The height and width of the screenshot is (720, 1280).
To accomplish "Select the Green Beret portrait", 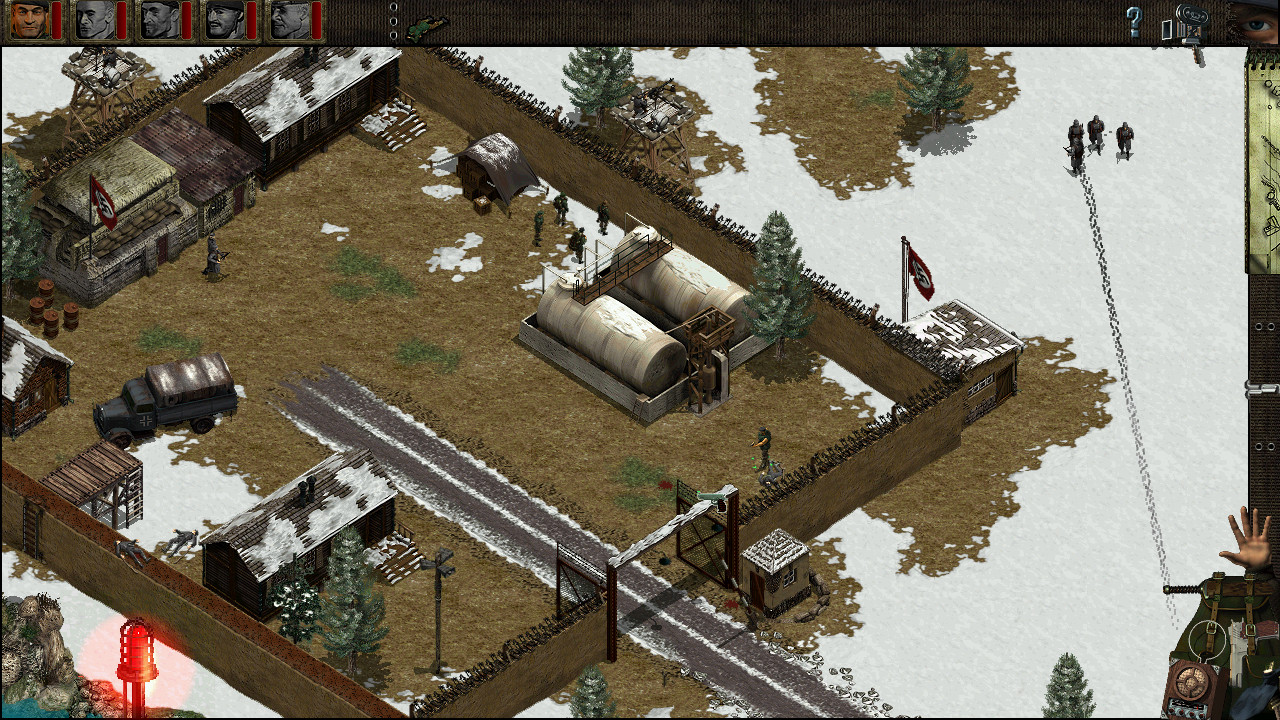I will tap(30, 20).
